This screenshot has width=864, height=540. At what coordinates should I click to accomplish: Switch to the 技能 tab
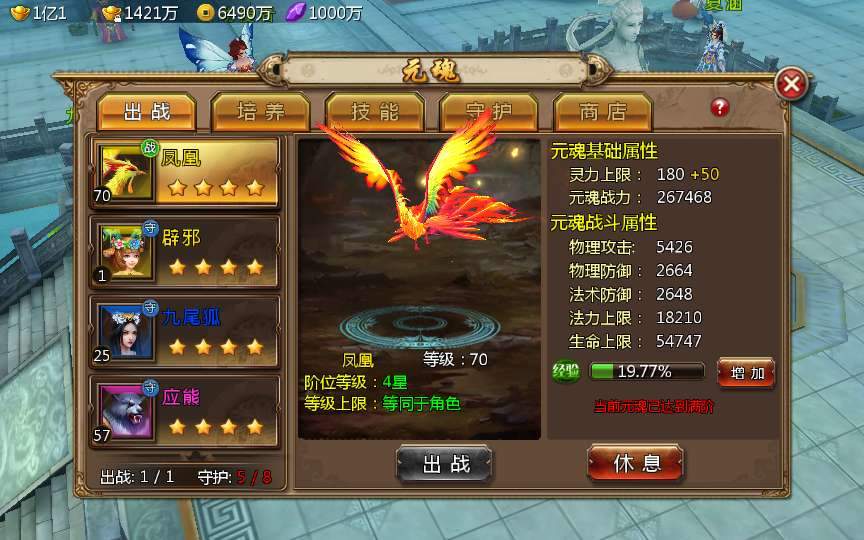click(375, 111)
